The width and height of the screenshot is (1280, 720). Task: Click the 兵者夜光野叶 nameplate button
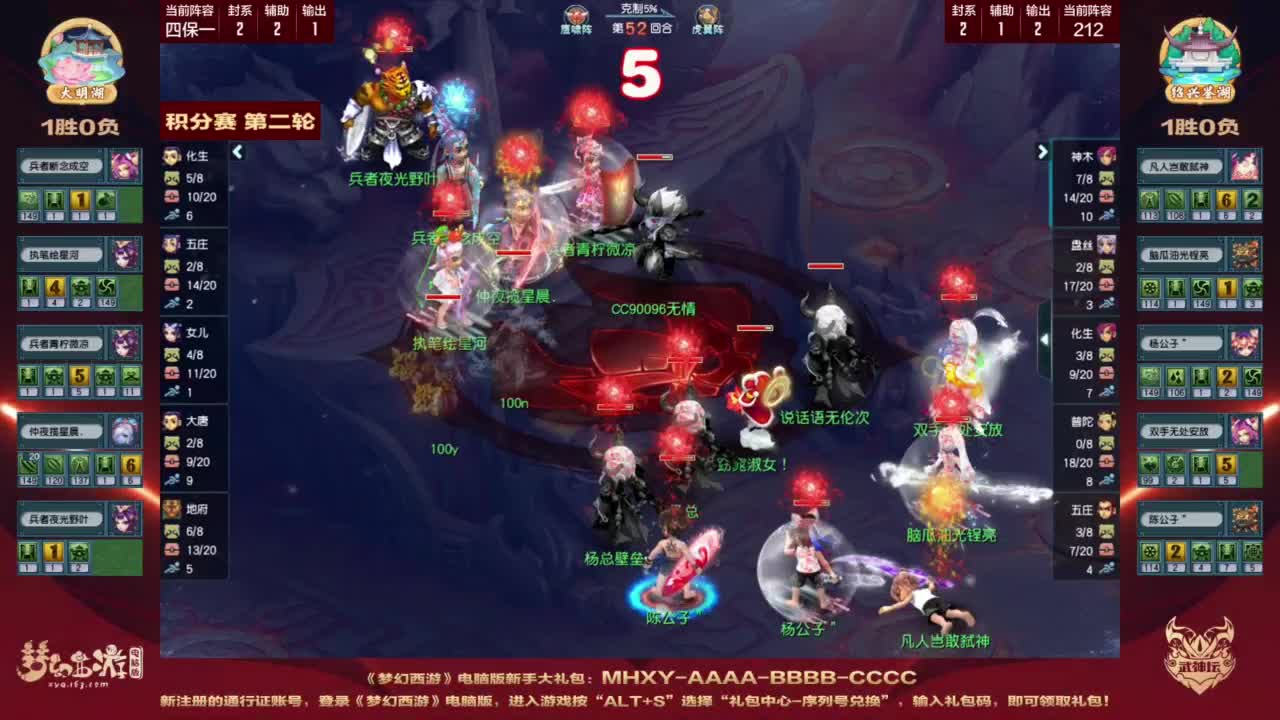(60, 518)
